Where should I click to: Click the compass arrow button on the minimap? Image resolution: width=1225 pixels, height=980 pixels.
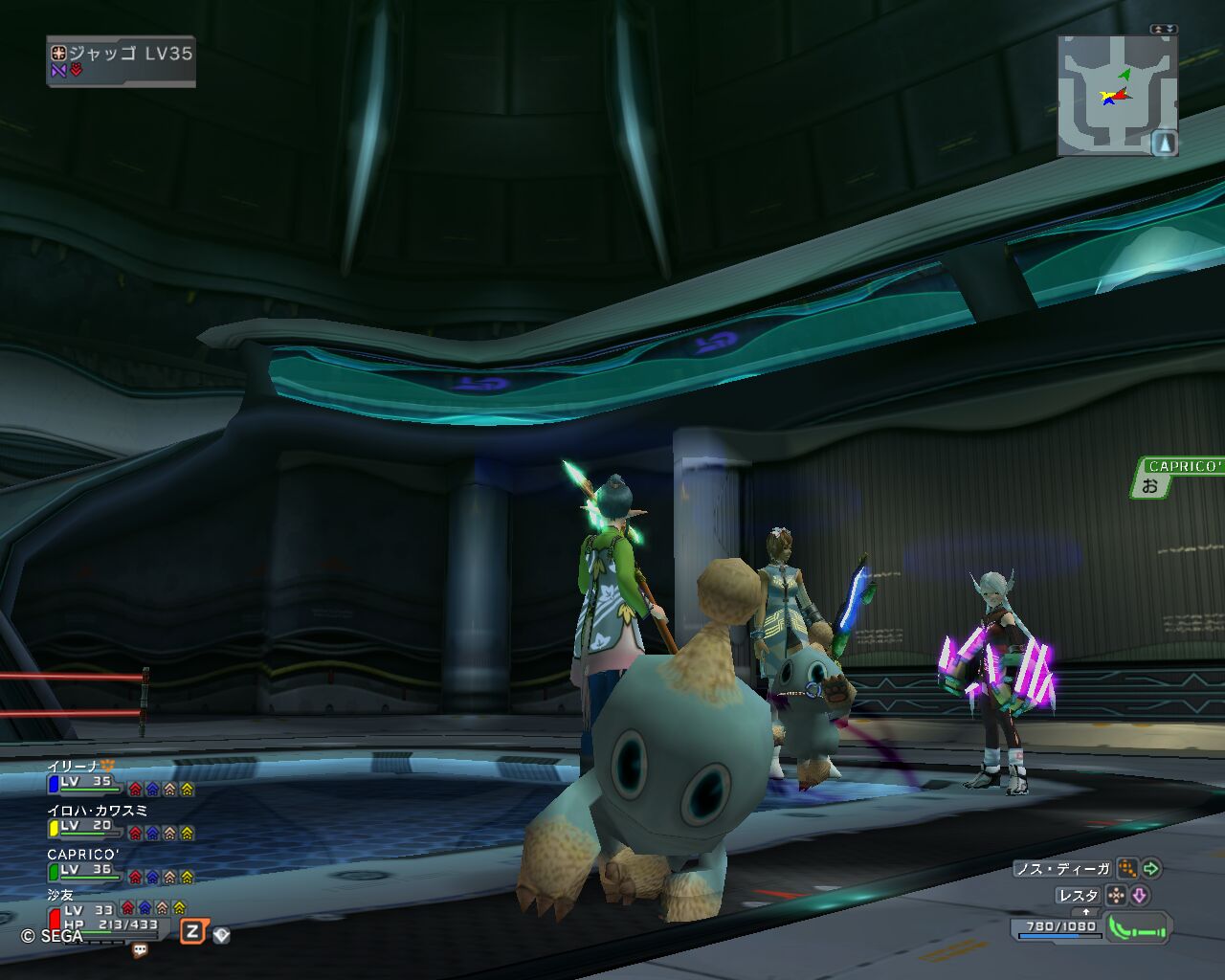click(1165, 144)
